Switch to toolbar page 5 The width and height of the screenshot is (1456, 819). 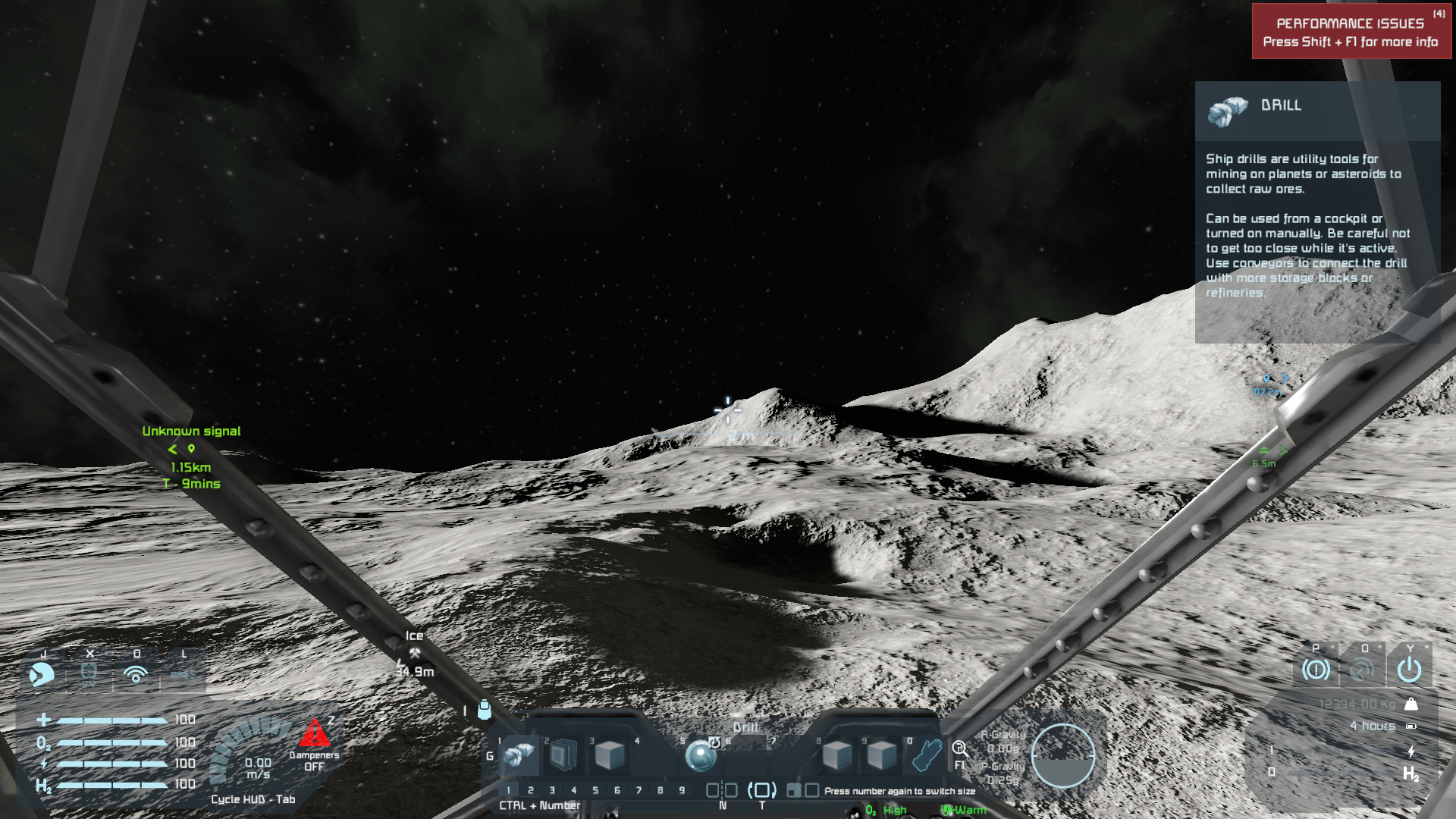coord(595,790)
